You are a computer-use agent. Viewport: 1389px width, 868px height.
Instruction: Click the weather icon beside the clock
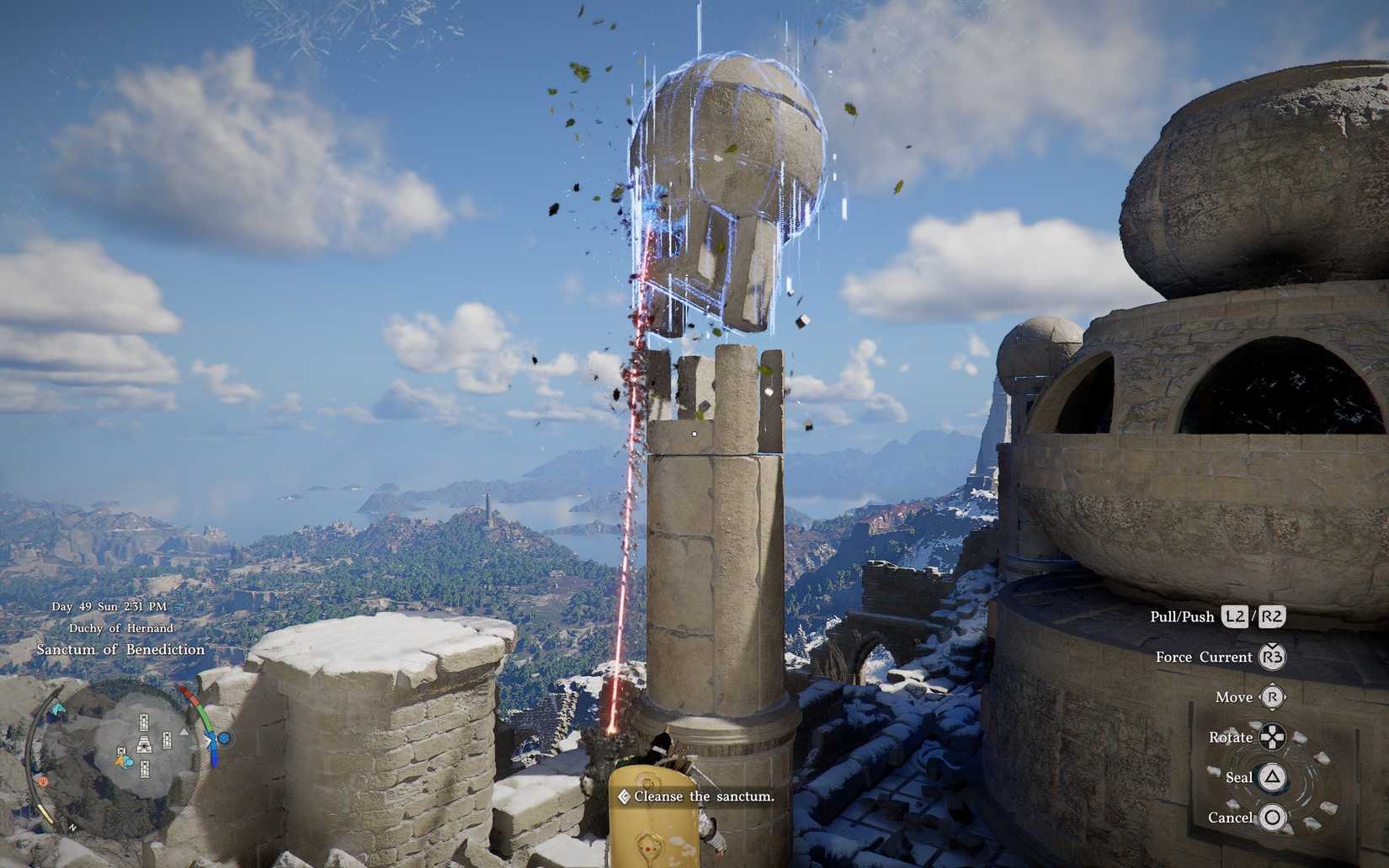[179, 605]
